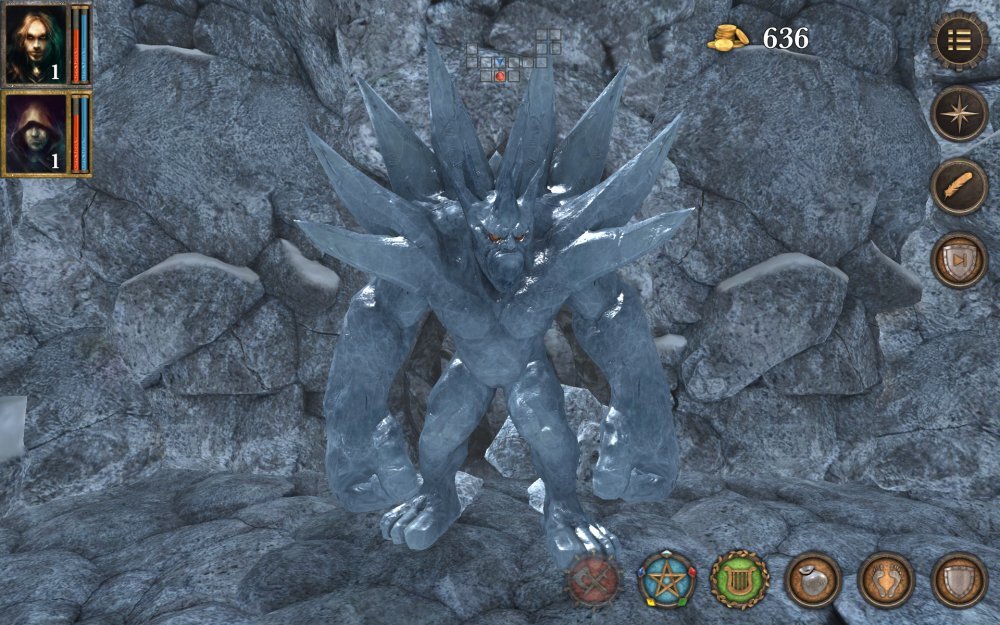Activate the red crossed-axes attack icon
1000x625 pixels.
point(594,579)
